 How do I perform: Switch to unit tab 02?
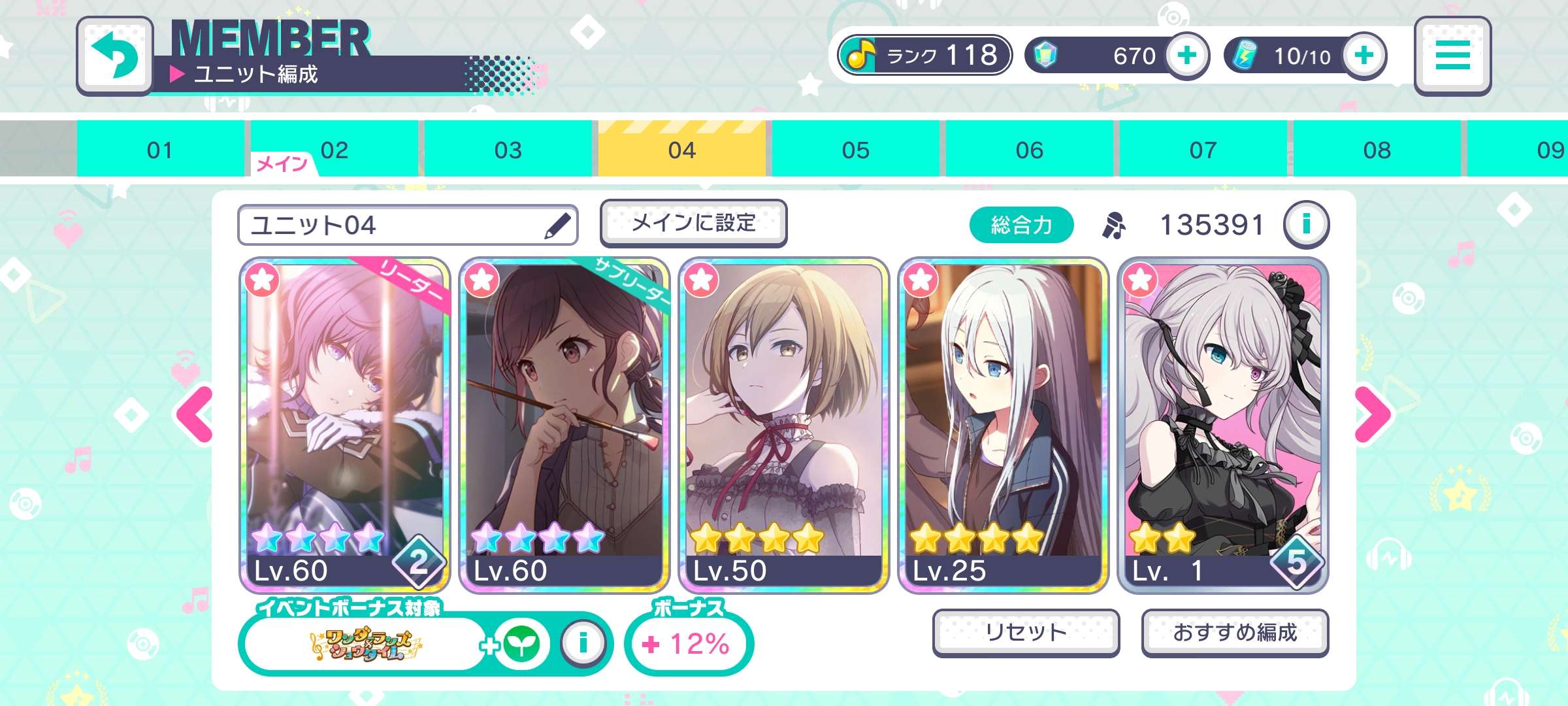point(334,150)
